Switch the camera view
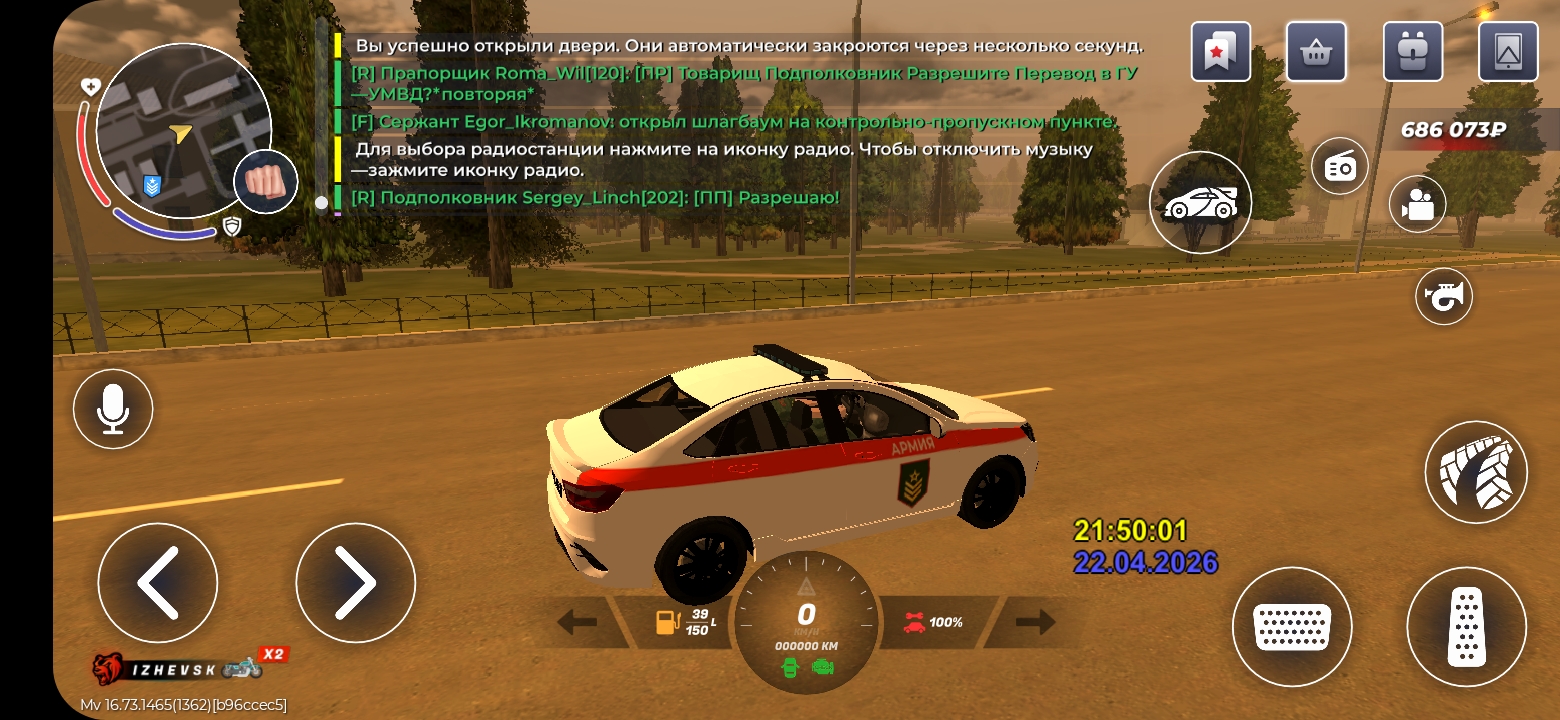The width and height of the screenshot is (1560, 720). click(1418, 204)
